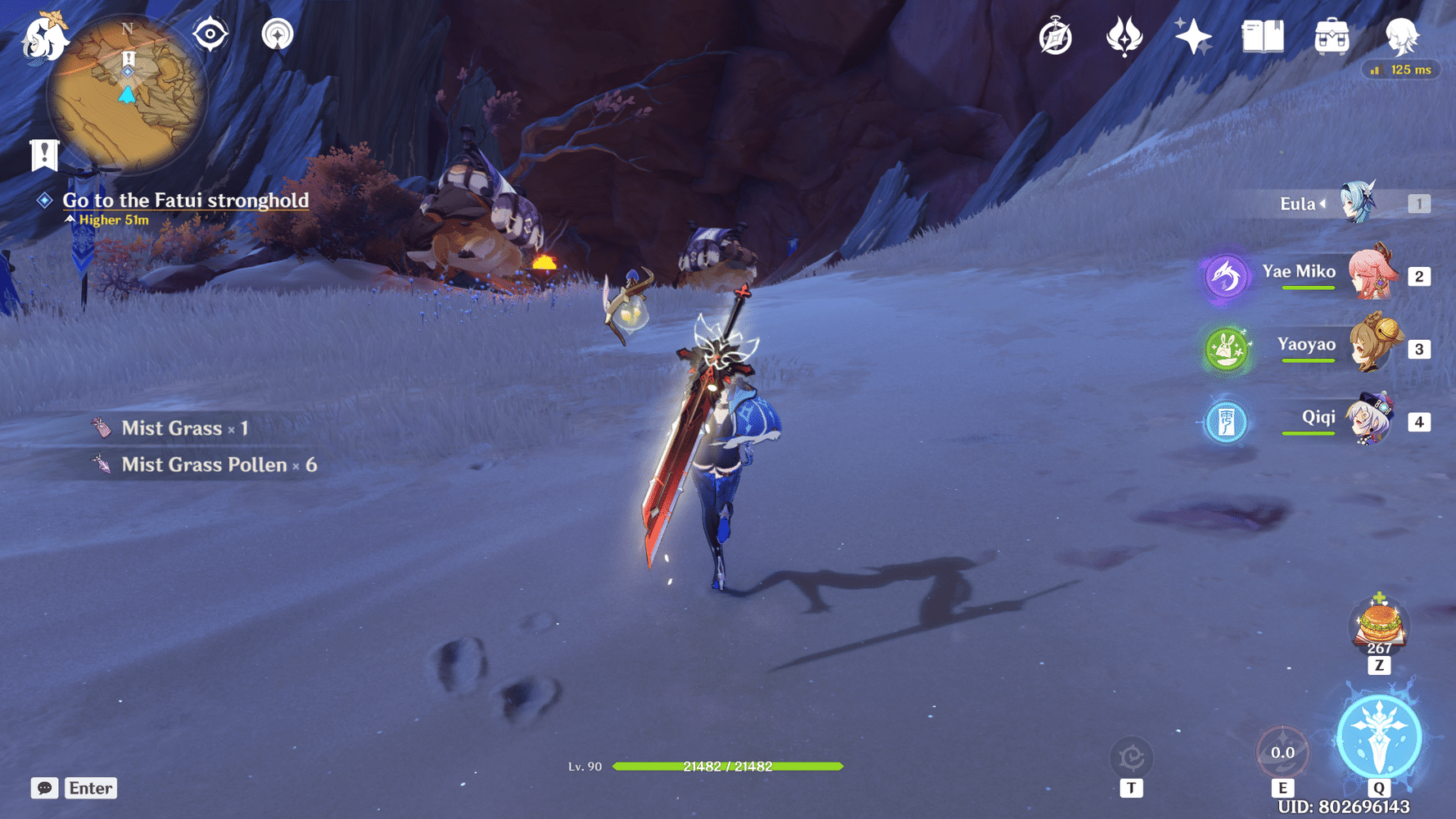Open the Adventurer Handbook book icon

(1262, 37)
